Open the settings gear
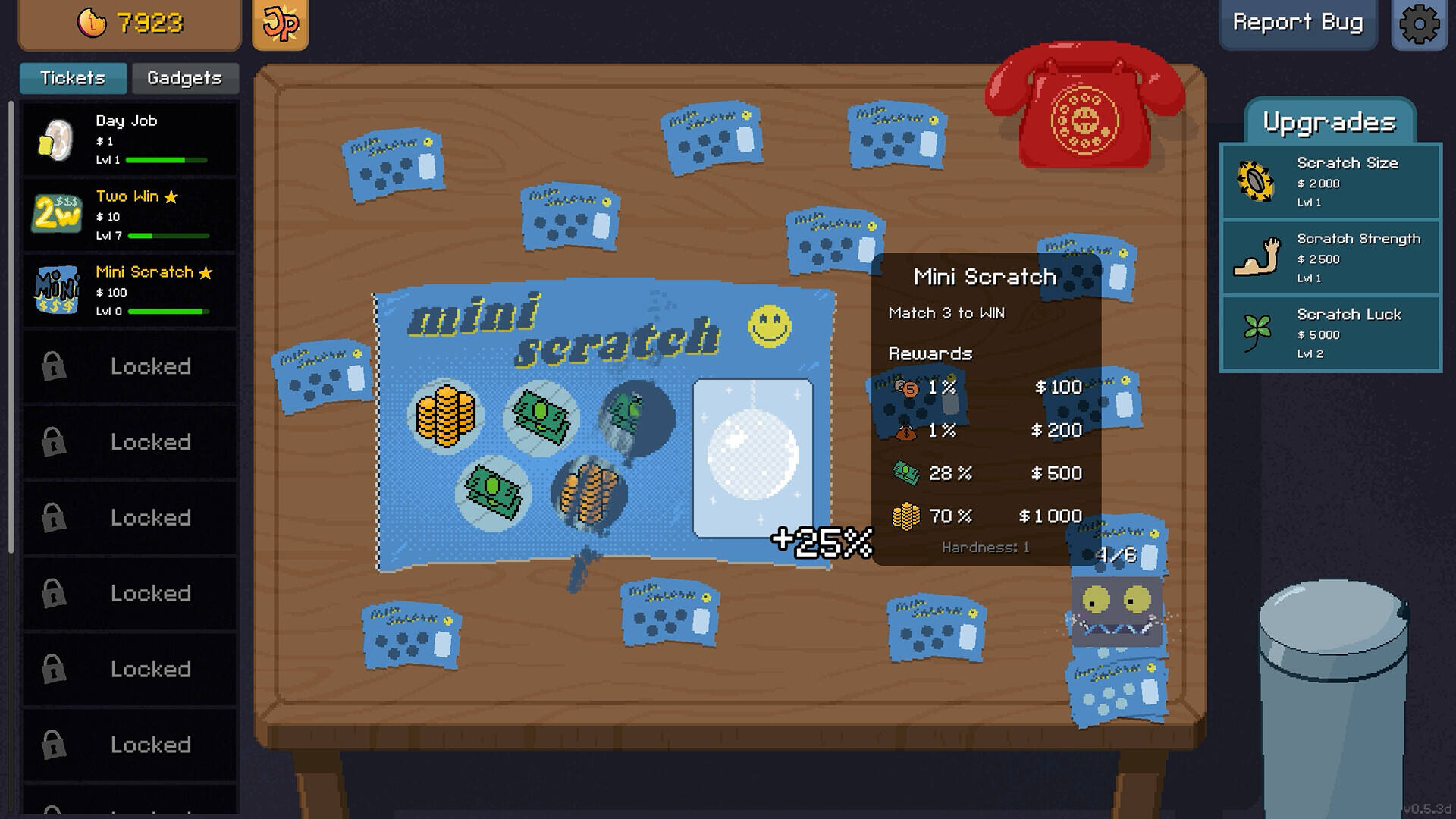Screen dimensions: 1456x819 click(1417, 24)
